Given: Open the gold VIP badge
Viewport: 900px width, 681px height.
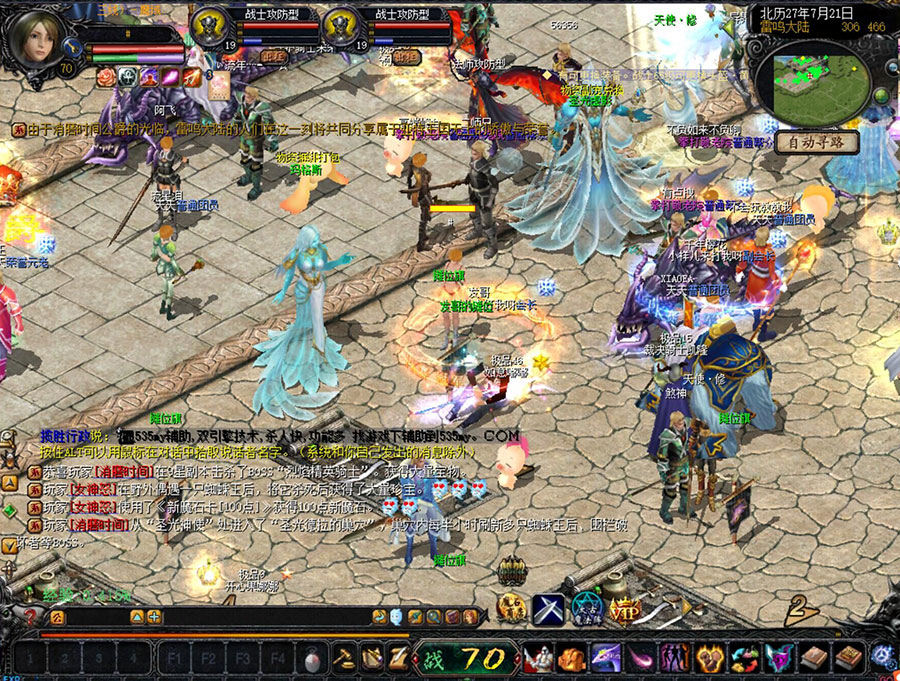Looking at the screenshot, I should (x=625, y=609).
